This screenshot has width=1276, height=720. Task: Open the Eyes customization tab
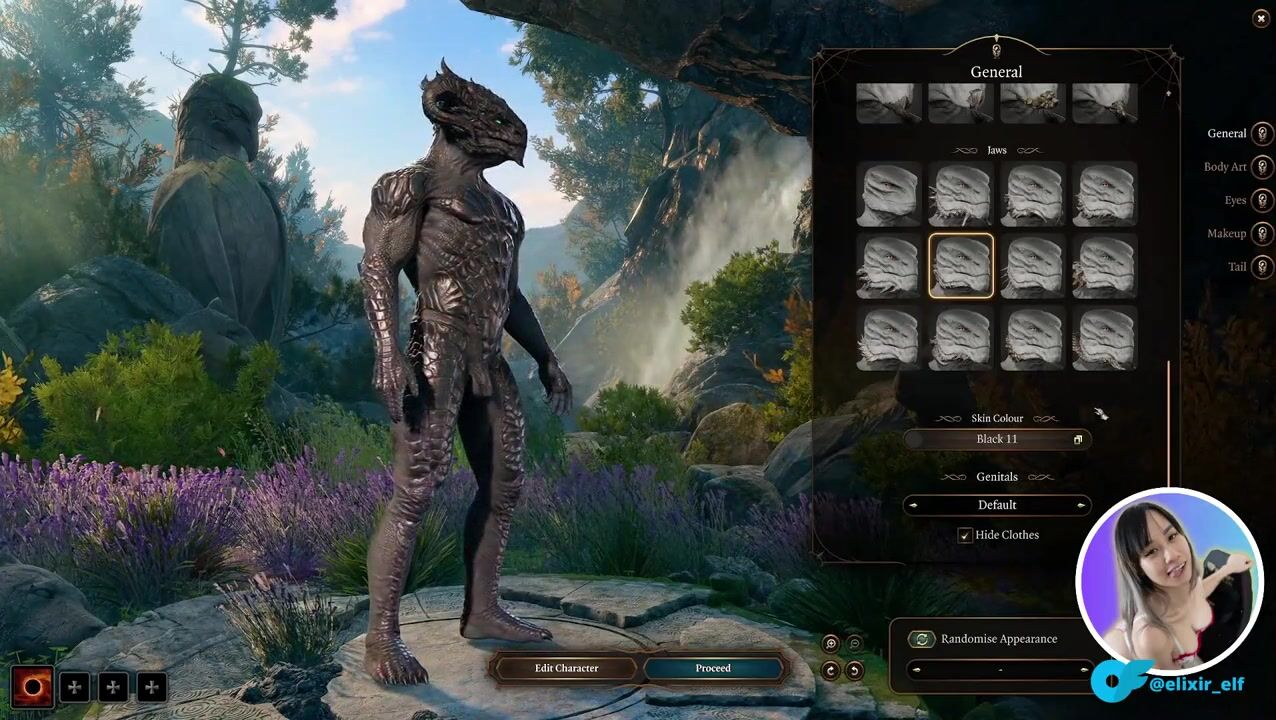pos(1263,200)
